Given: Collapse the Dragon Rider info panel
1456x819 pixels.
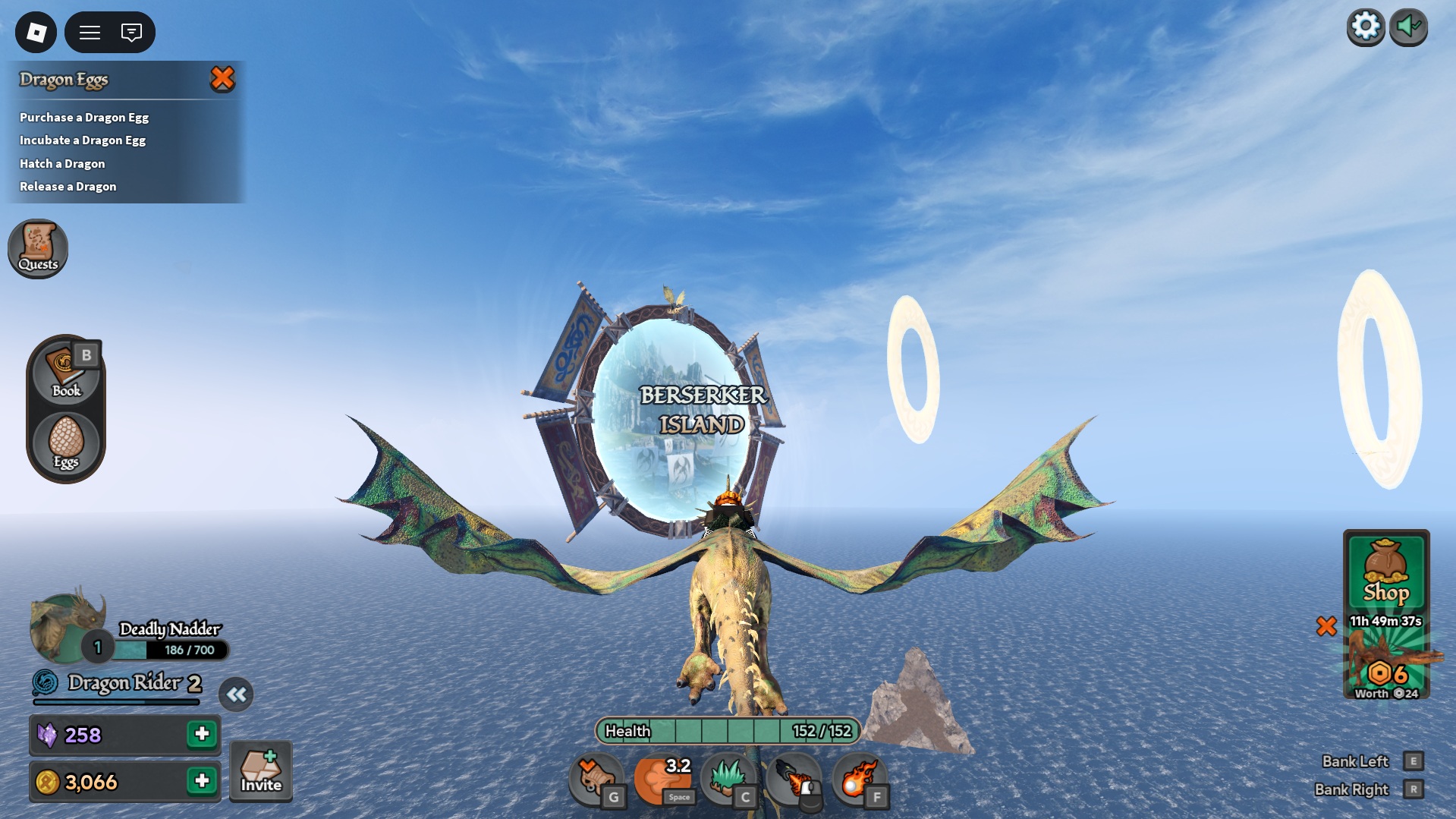Looking at the screenshot, I should click(236, 693).
